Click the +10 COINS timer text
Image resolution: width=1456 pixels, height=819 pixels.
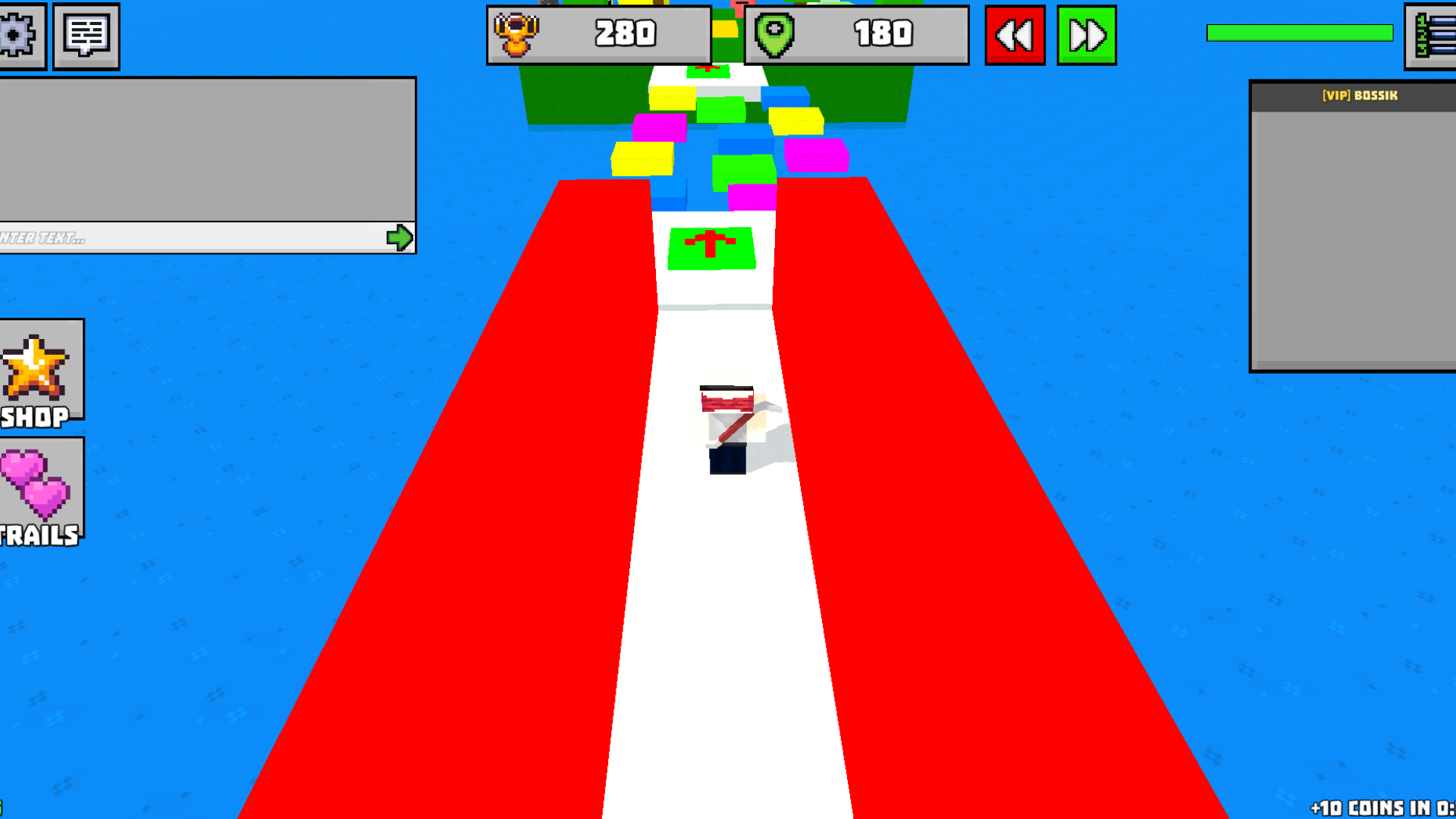click(1388, 805)
